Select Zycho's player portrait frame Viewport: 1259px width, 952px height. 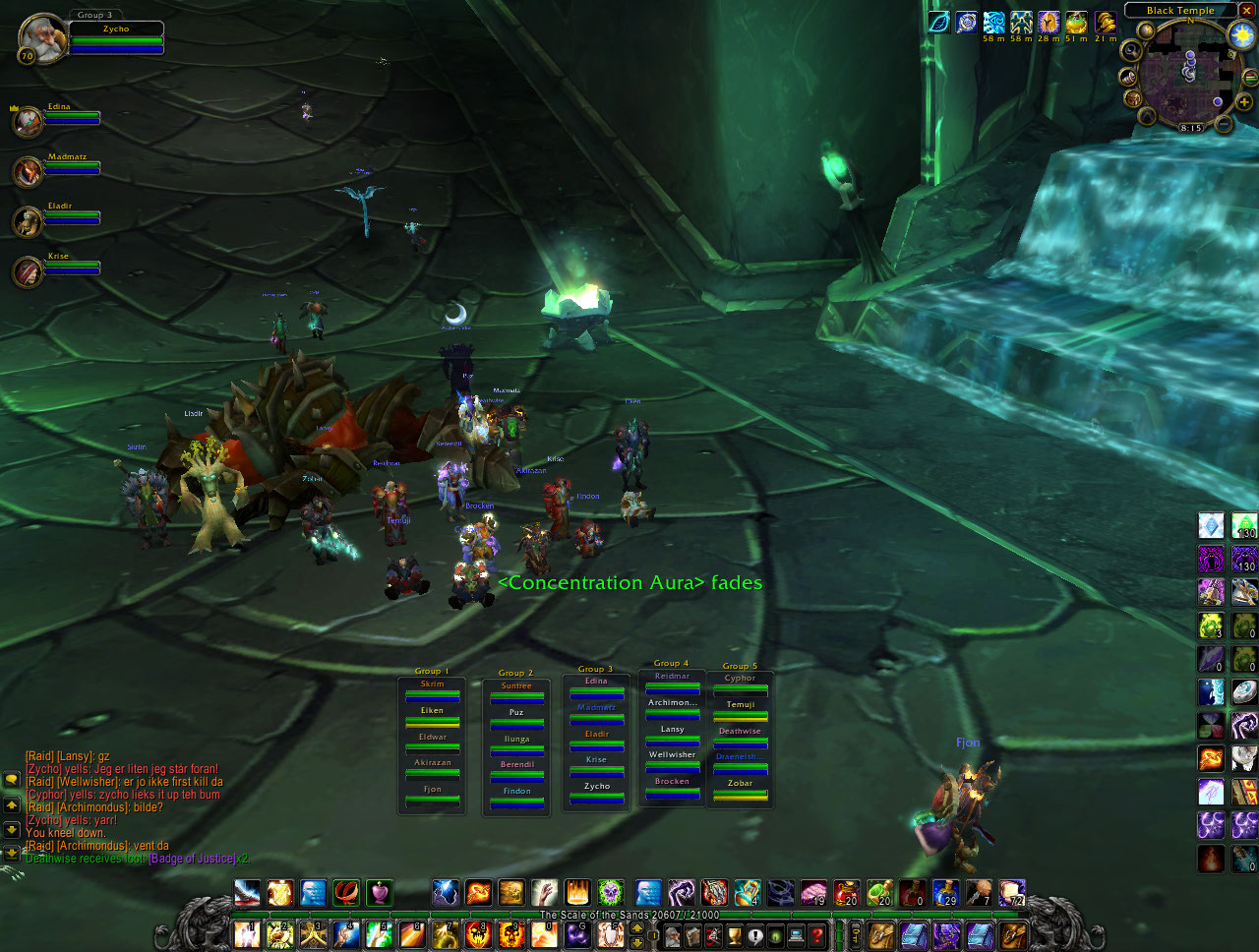click(x=41, y=39)
